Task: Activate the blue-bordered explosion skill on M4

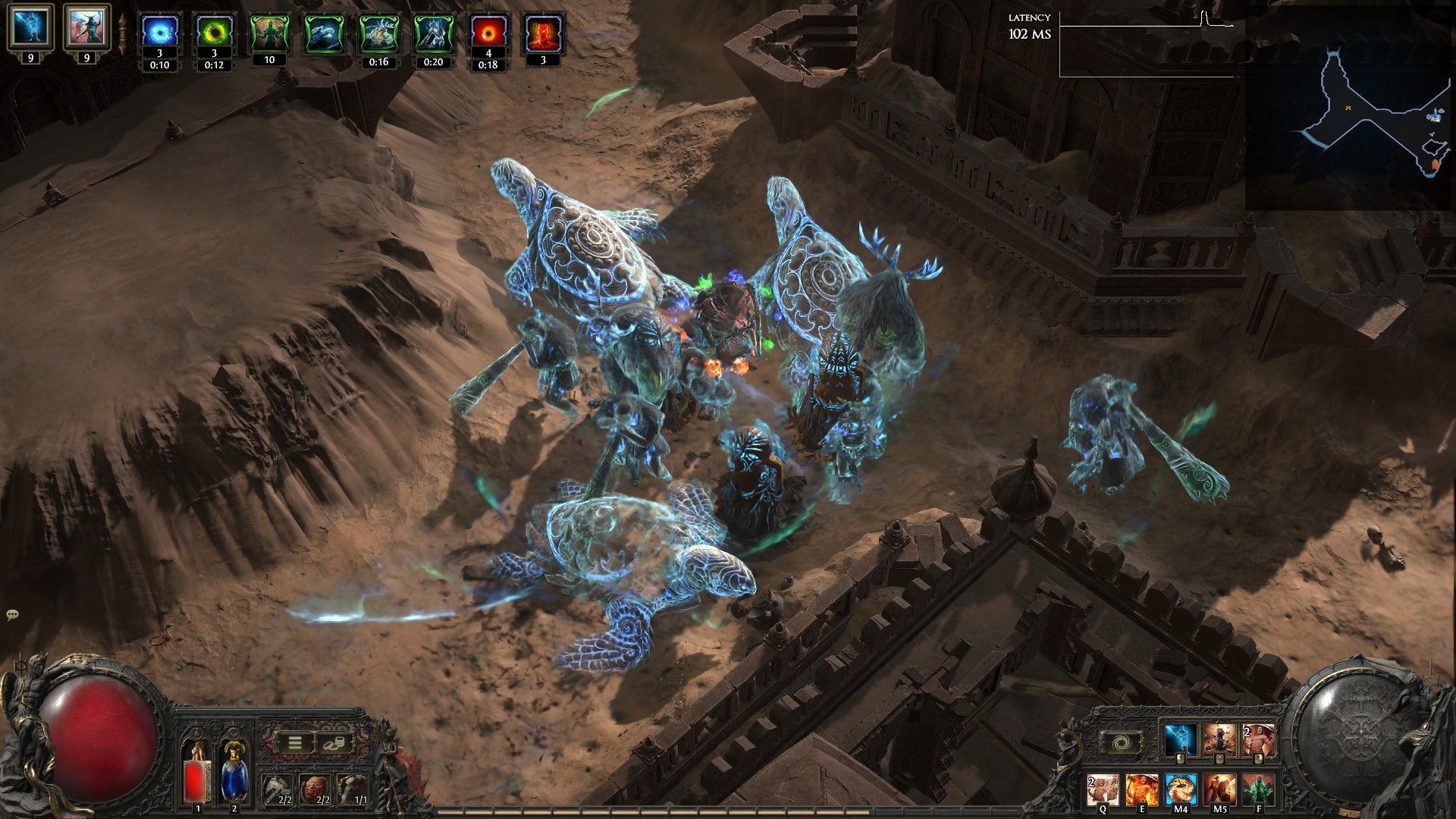Action: [1181, 789]
